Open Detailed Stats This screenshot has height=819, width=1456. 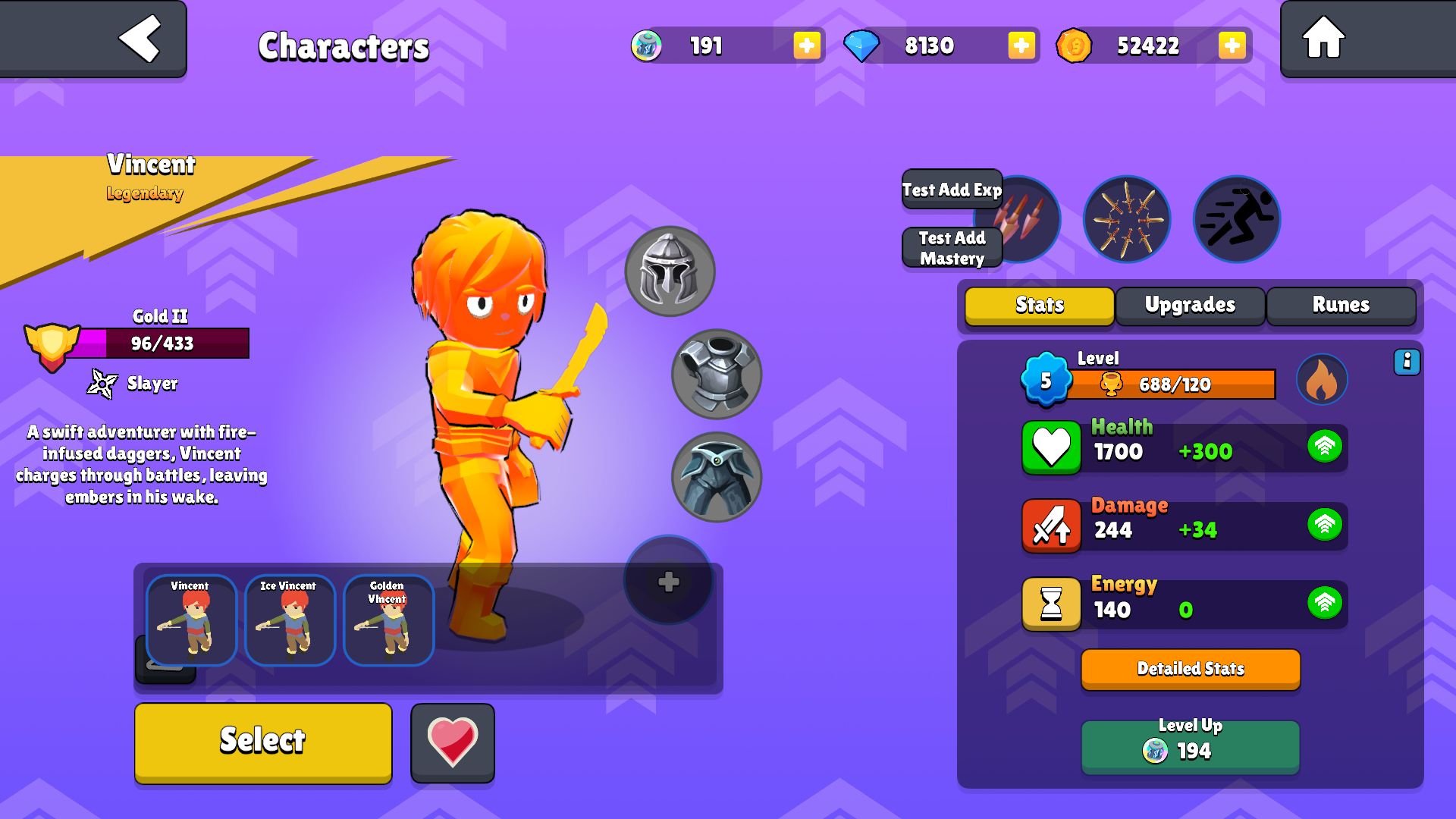click(x=1191, y=669)
